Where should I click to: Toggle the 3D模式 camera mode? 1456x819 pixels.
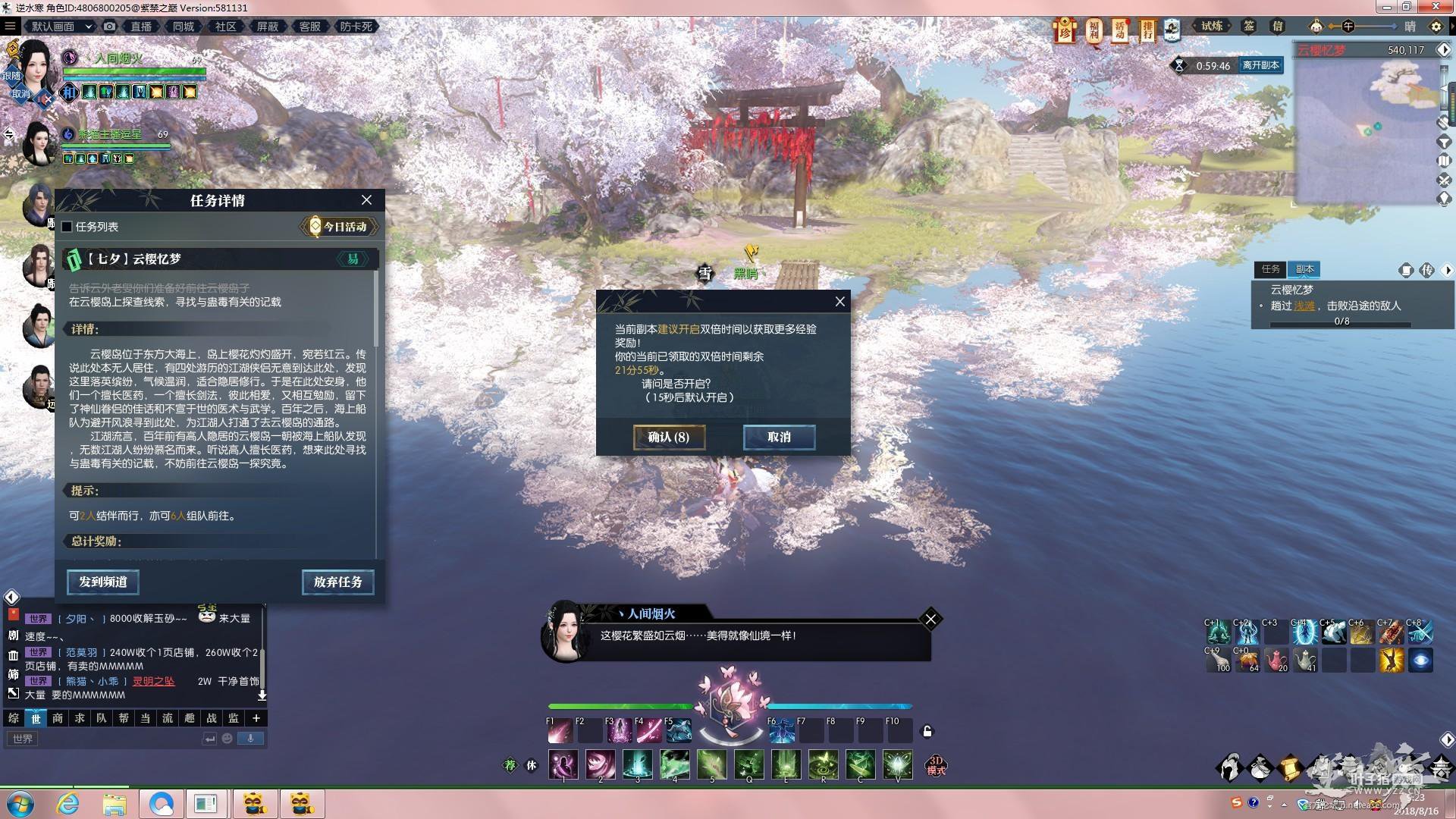point(936,765)
